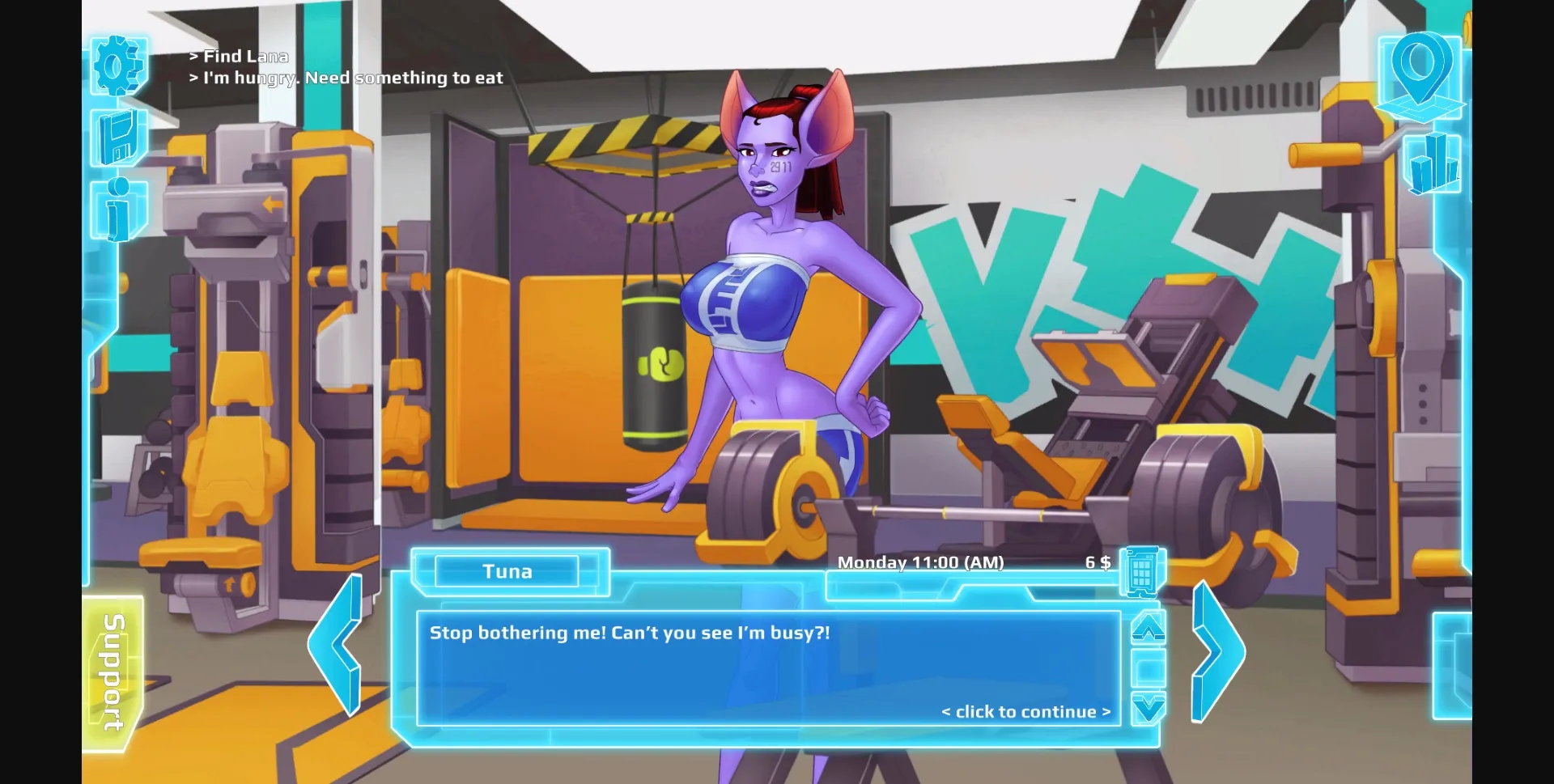The height and width of the screenshot is (784, 1554).
Task: Click the 6 $ money counter
Action: [x=1098, y=562]
